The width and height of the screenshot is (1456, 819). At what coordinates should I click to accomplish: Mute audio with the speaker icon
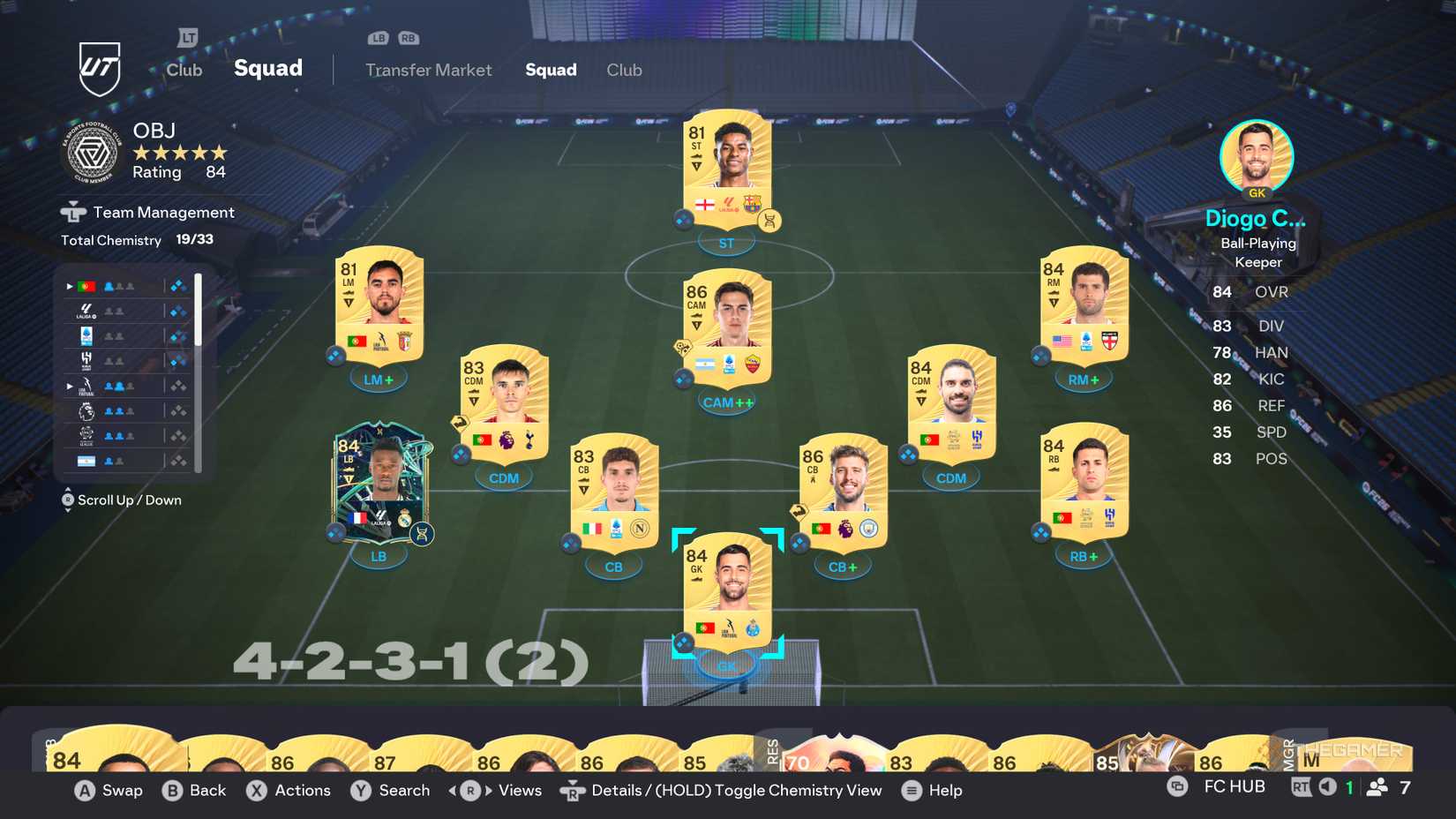click(x=1329, y=785)
